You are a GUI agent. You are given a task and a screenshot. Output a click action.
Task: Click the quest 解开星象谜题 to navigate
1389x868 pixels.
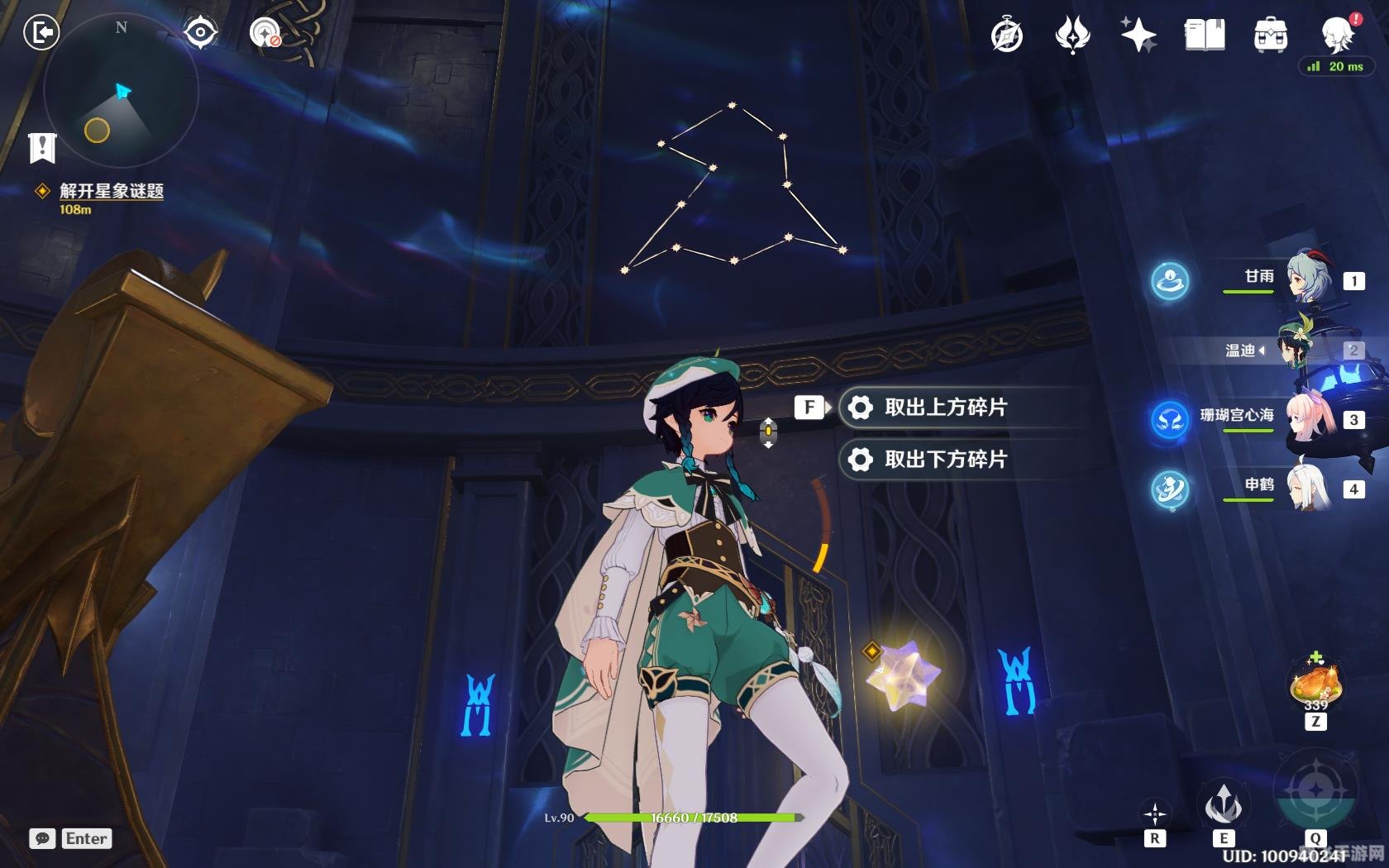(110, 192)
